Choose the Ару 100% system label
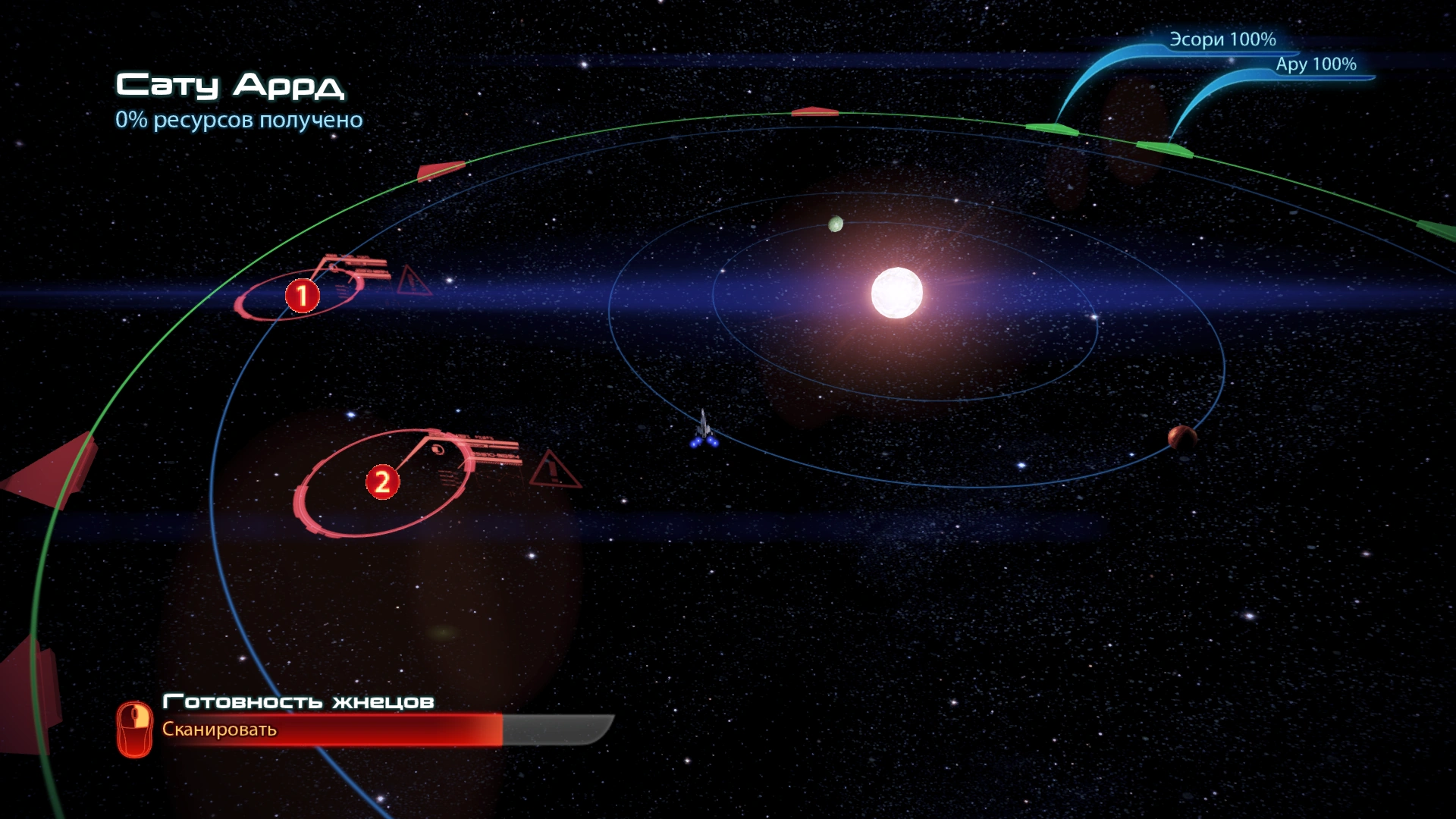The height and width of the screenshot is (819, 1456). pyautogui.click(x=1316, y=64)
